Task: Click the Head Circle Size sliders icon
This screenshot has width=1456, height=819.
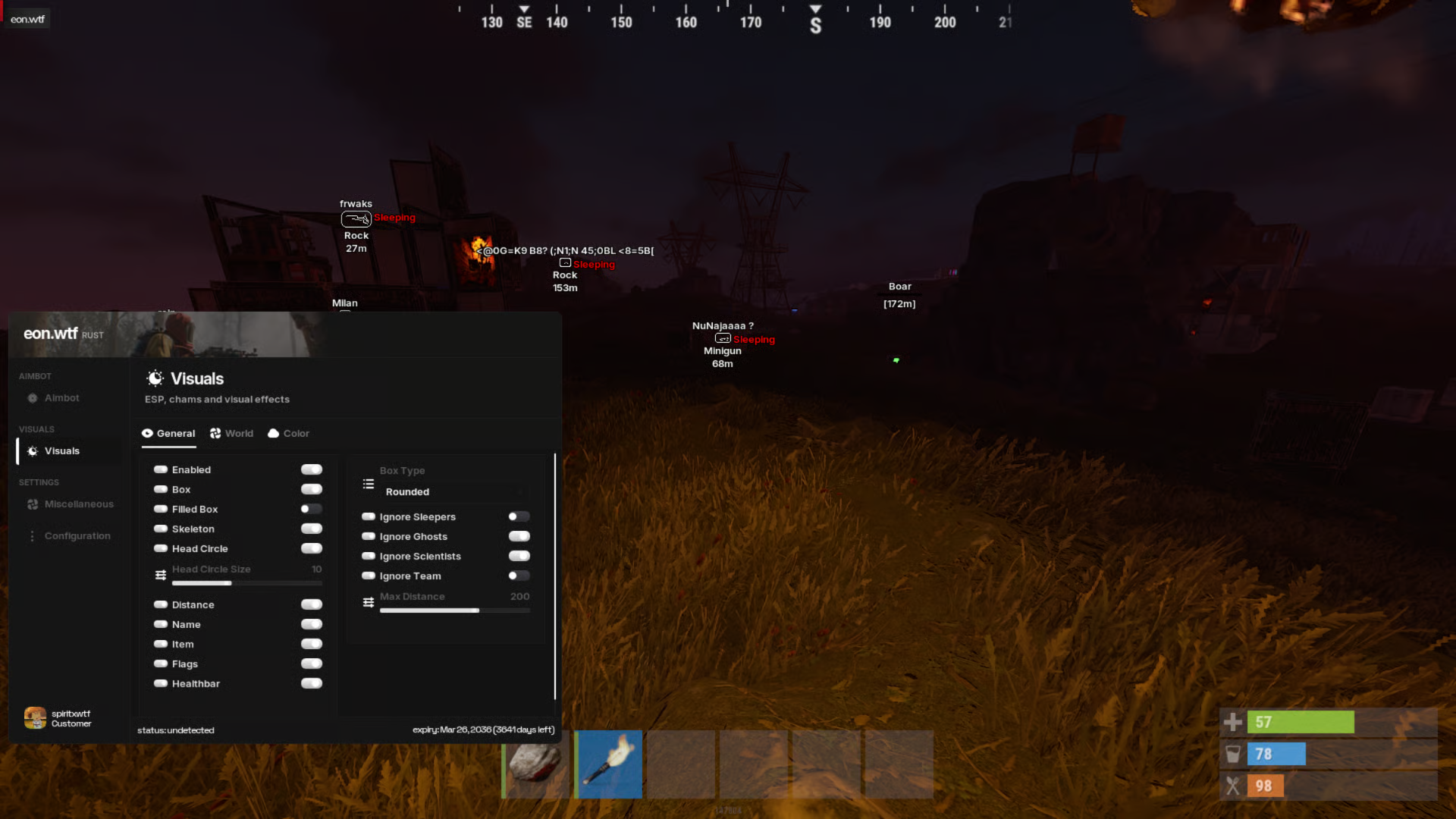Action: (x=161, y=574)
